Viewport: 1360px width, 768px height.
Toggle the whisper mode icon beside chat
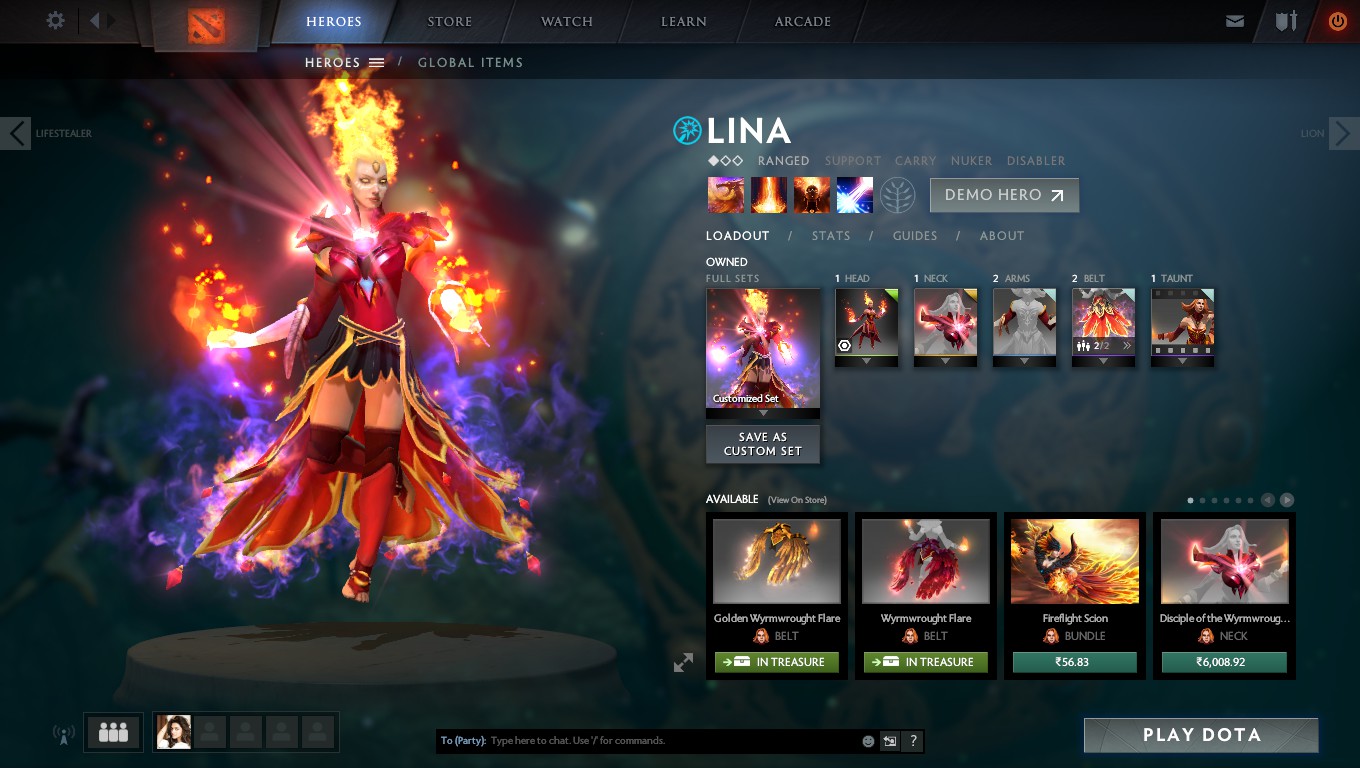[889, 741]
